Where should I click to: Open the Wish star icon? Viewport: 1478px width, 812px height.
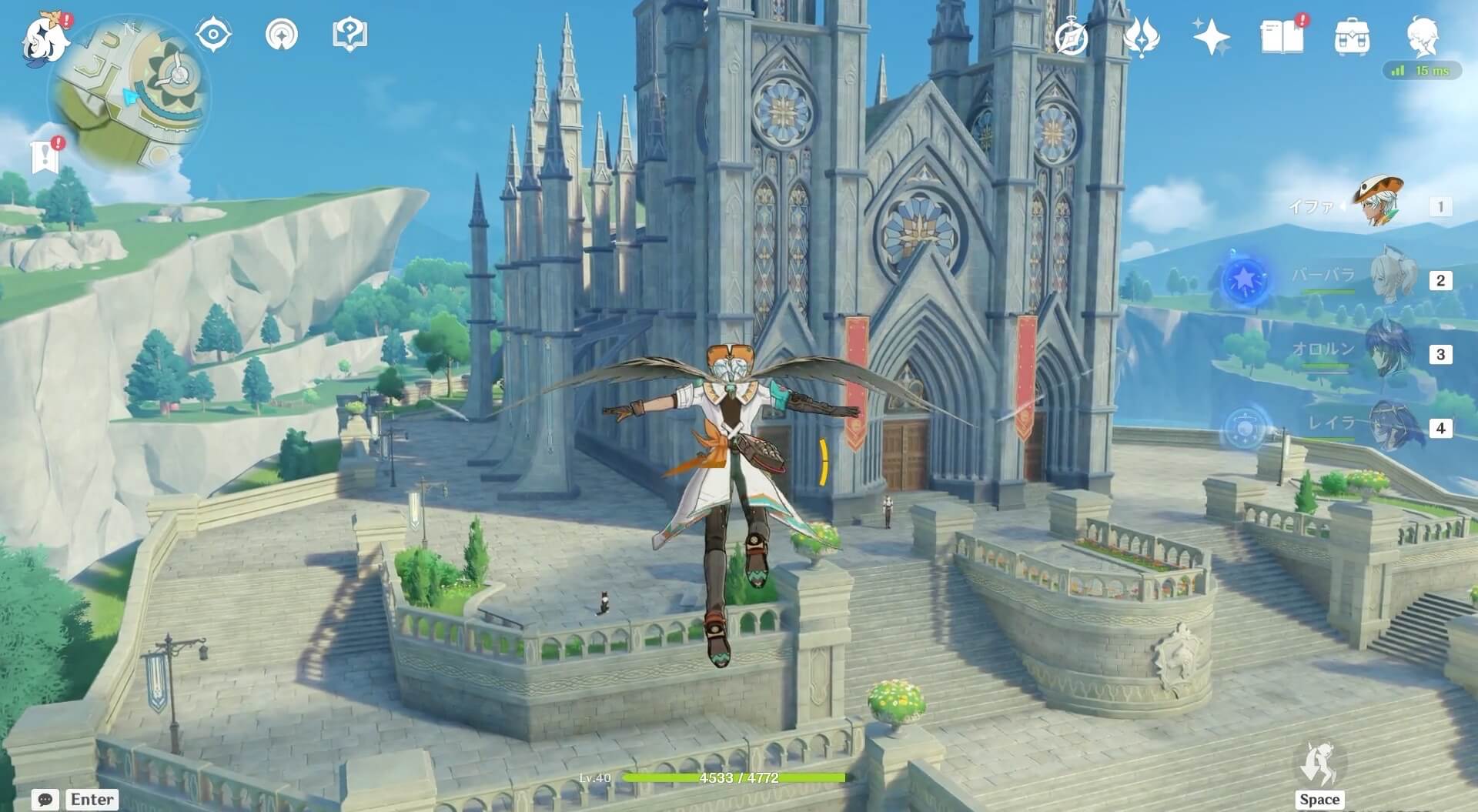click(1211, 37)
